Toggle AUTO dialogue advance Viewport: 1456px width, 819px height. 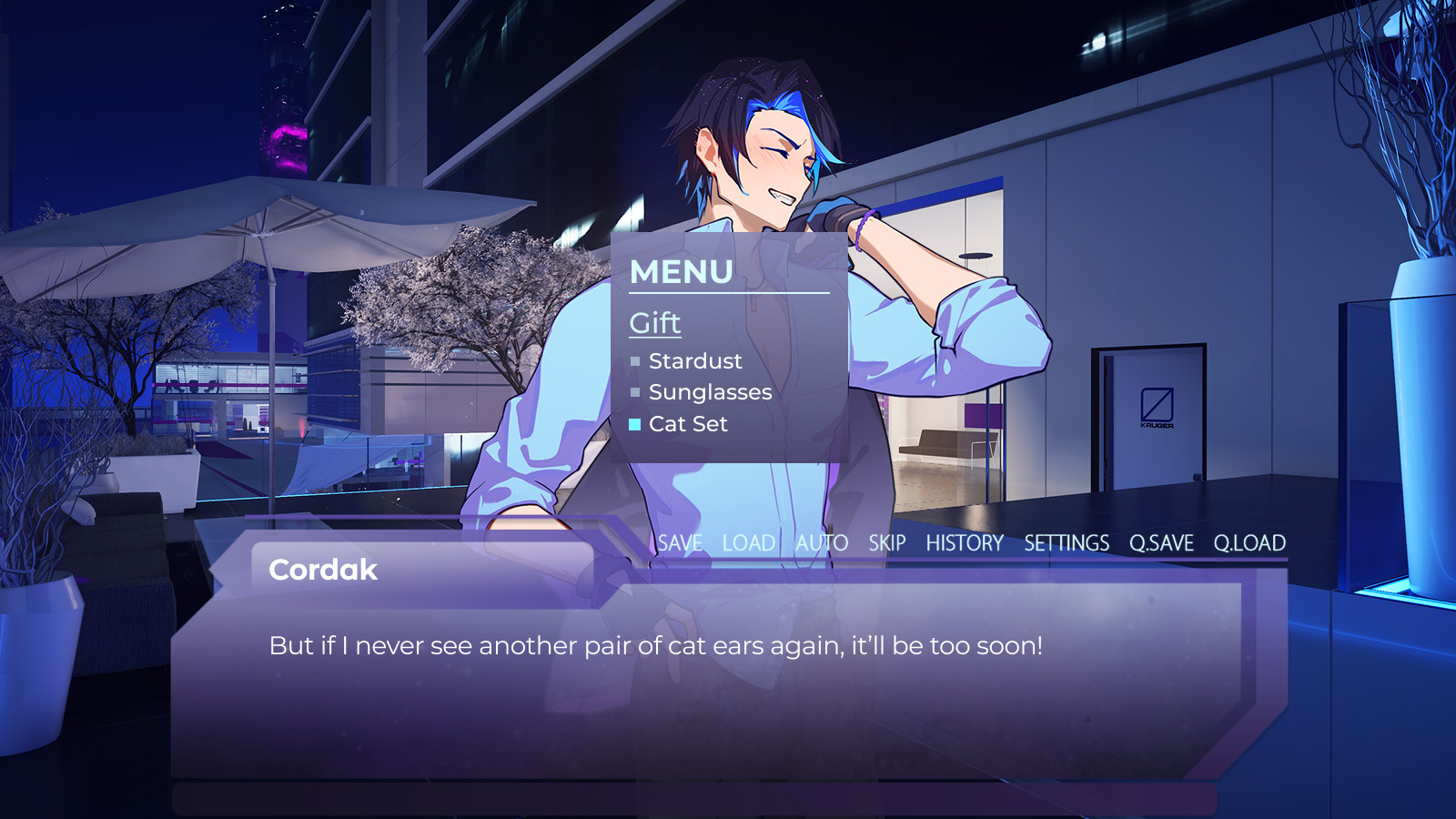(822, 543)
